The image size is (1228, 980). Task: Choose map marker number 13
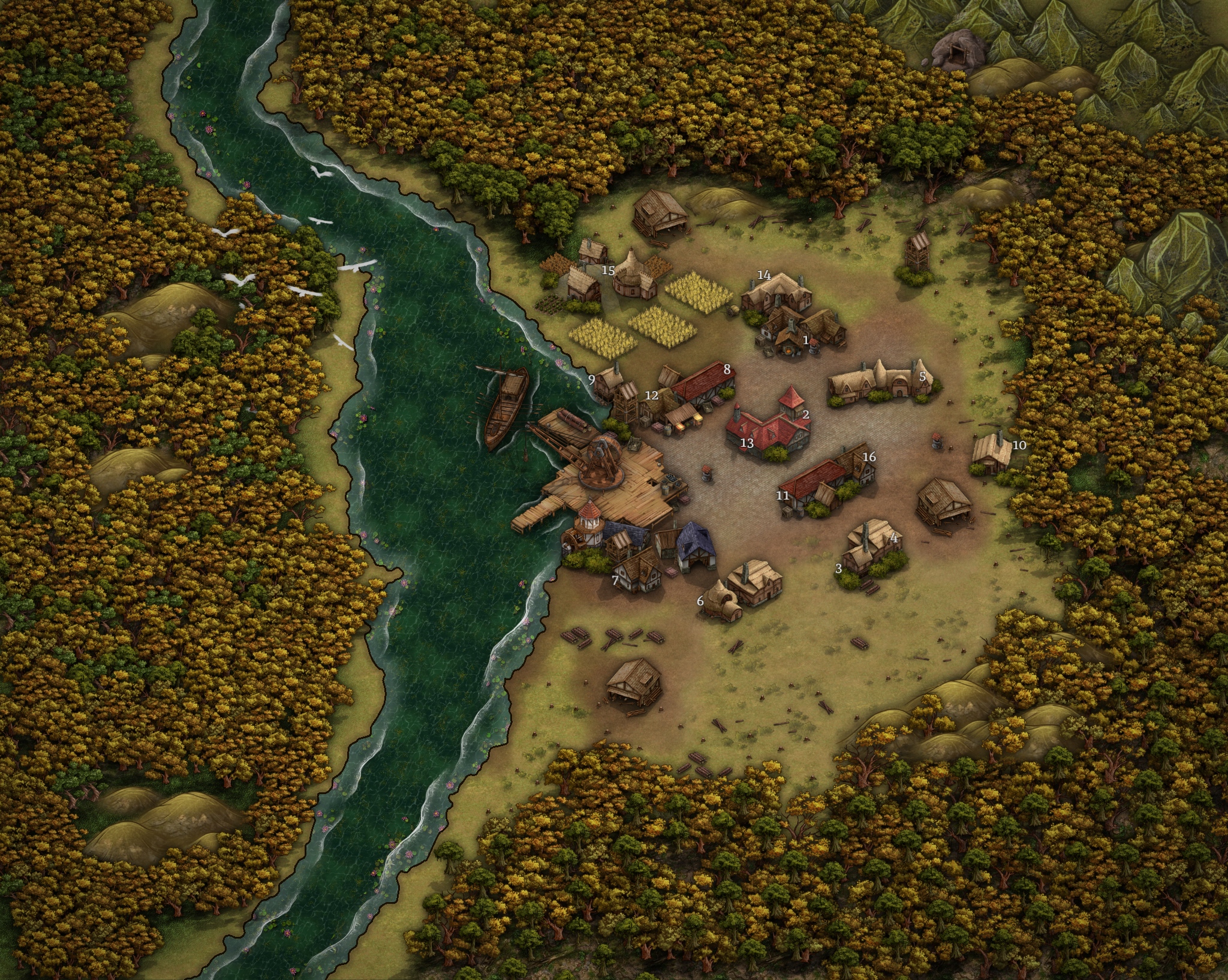[747, 444]
